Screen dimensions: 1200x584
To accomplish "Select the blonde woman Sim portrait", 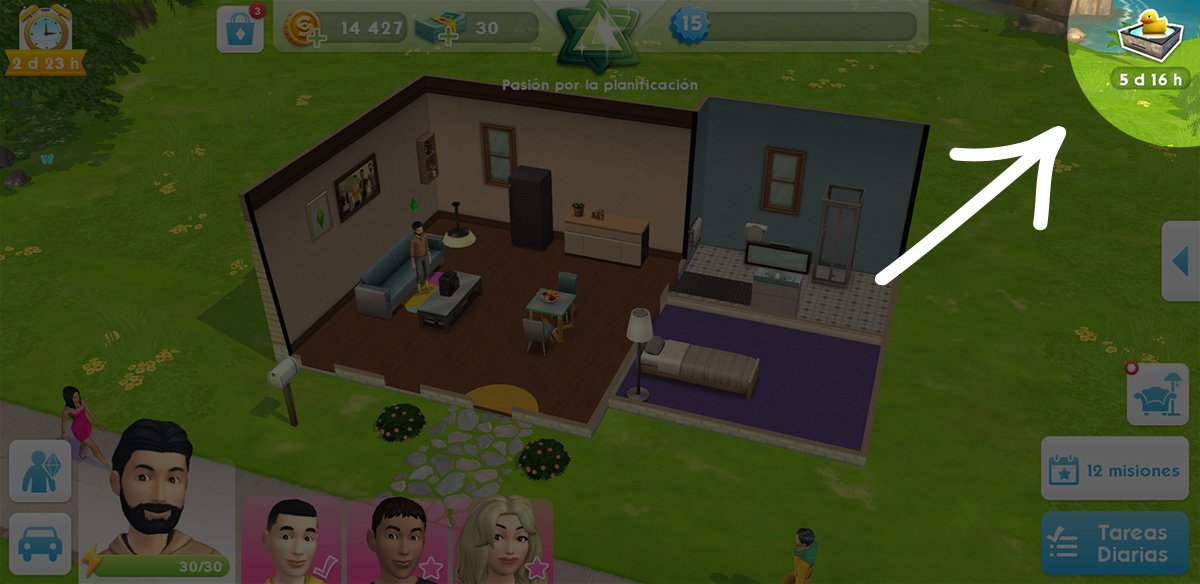I will (x=505, y=540).
